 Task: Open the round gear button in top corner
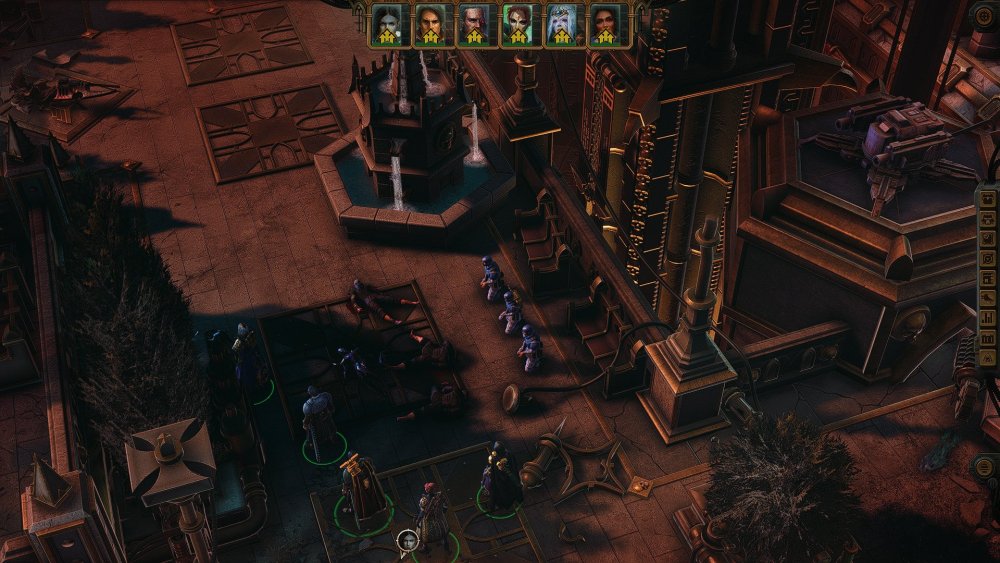[986, 15]
